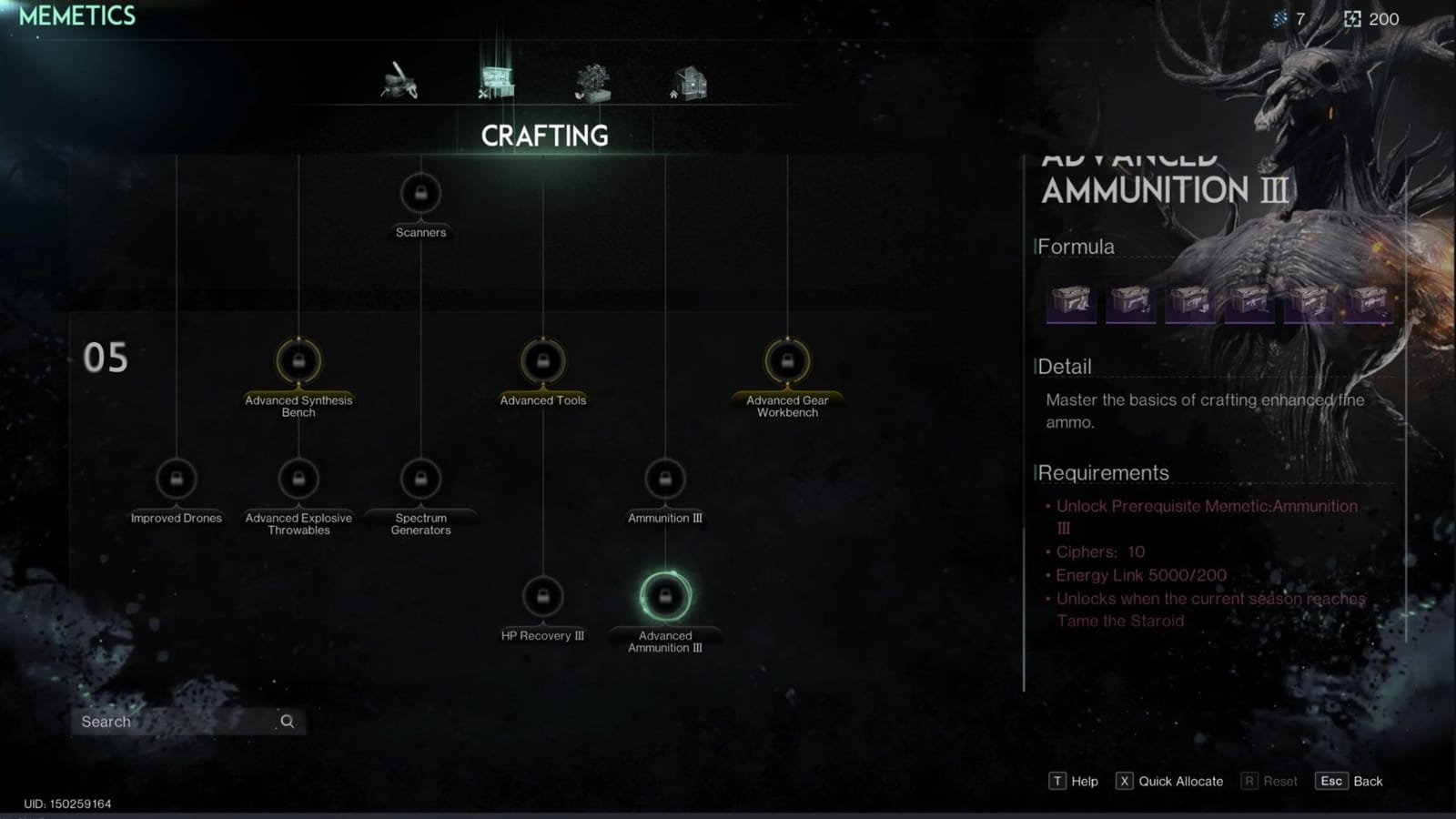Select the Advanced Gear Workbench node
Image resolution: width=1456 pixels, height=819 pixels.
[x=785, y=362]
